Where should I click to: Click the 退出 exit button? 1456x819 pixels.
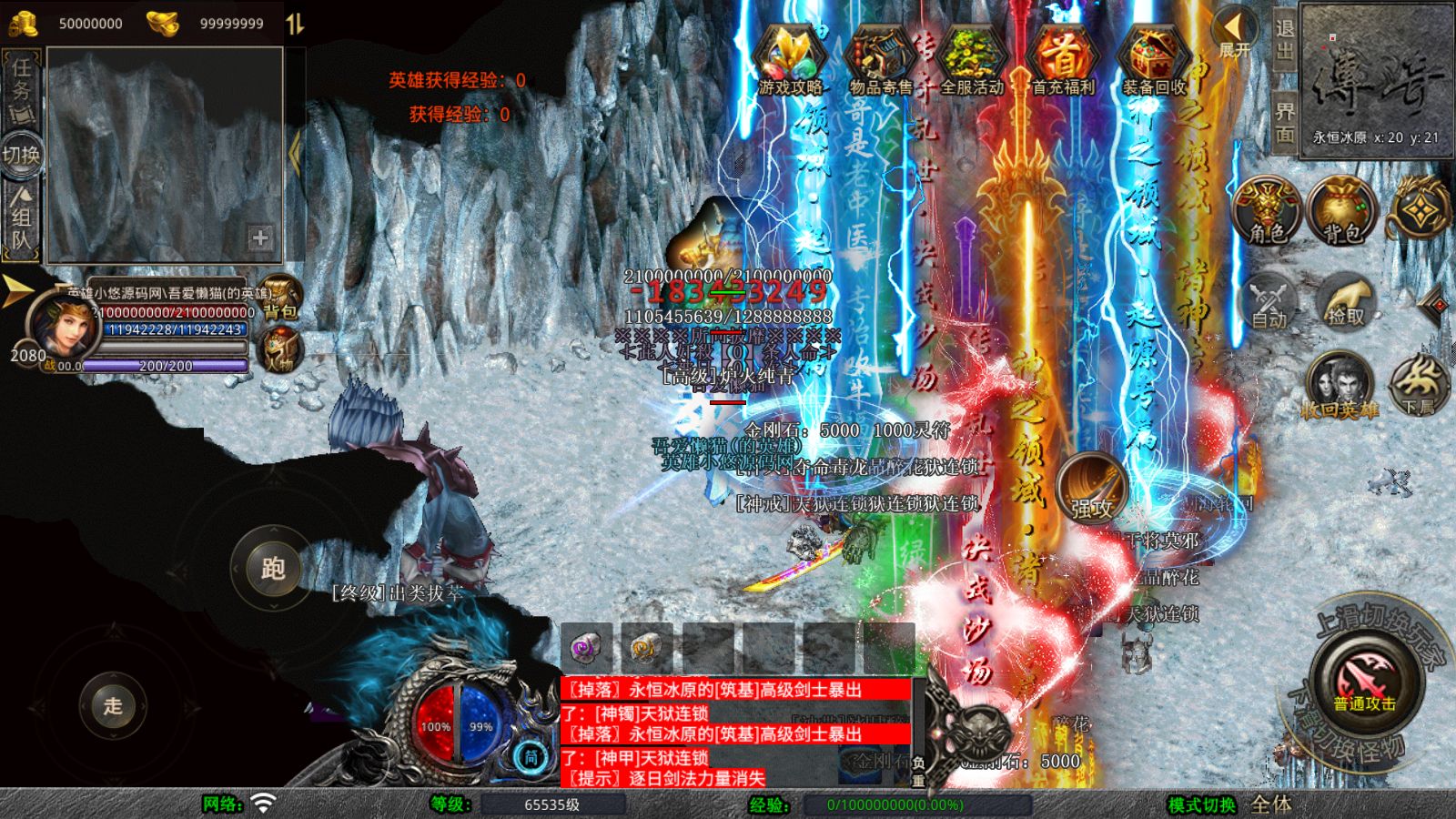[x=1284, y=39]
